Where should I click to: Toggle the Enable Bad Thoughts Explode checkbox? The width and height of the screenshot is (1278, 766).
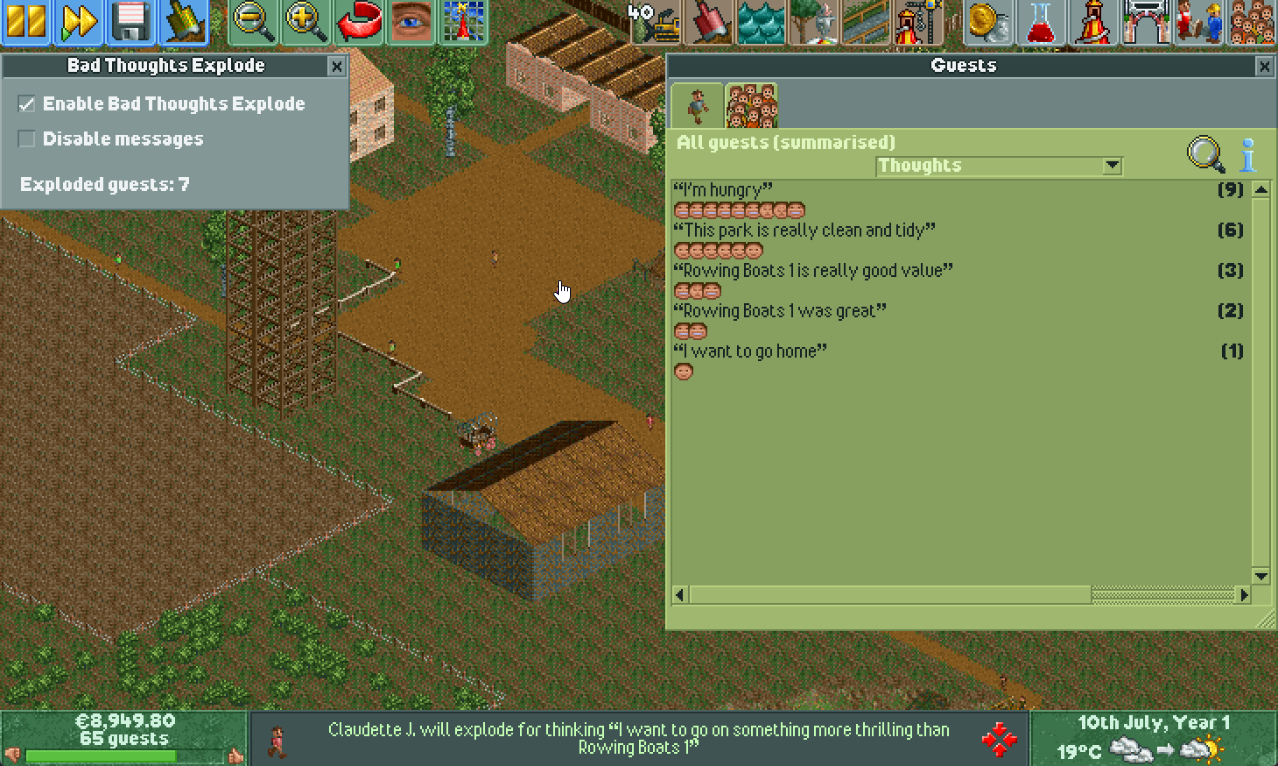(x=27, y=104)
